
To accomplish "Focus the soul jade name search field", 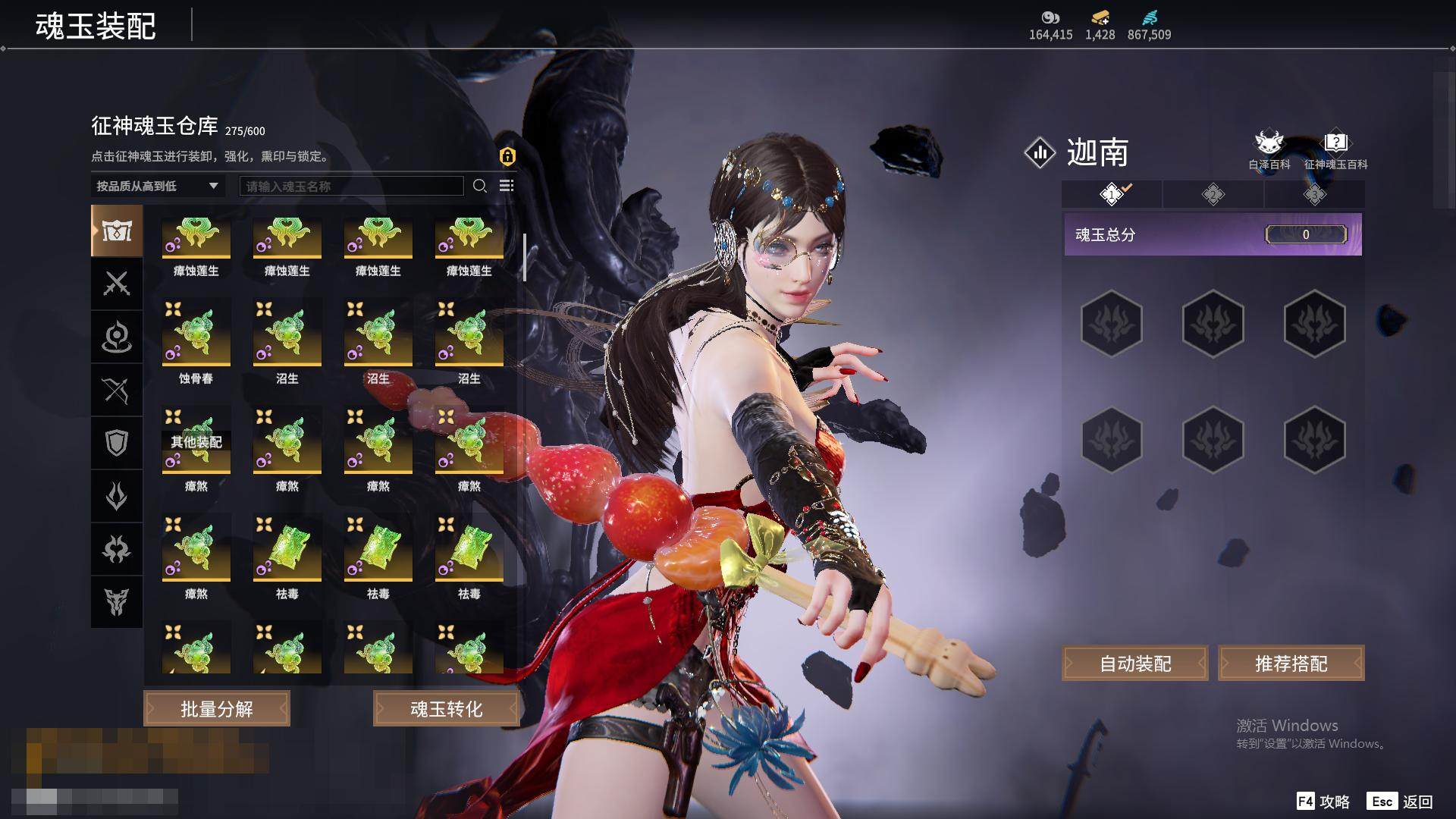I will coord(351,186).
